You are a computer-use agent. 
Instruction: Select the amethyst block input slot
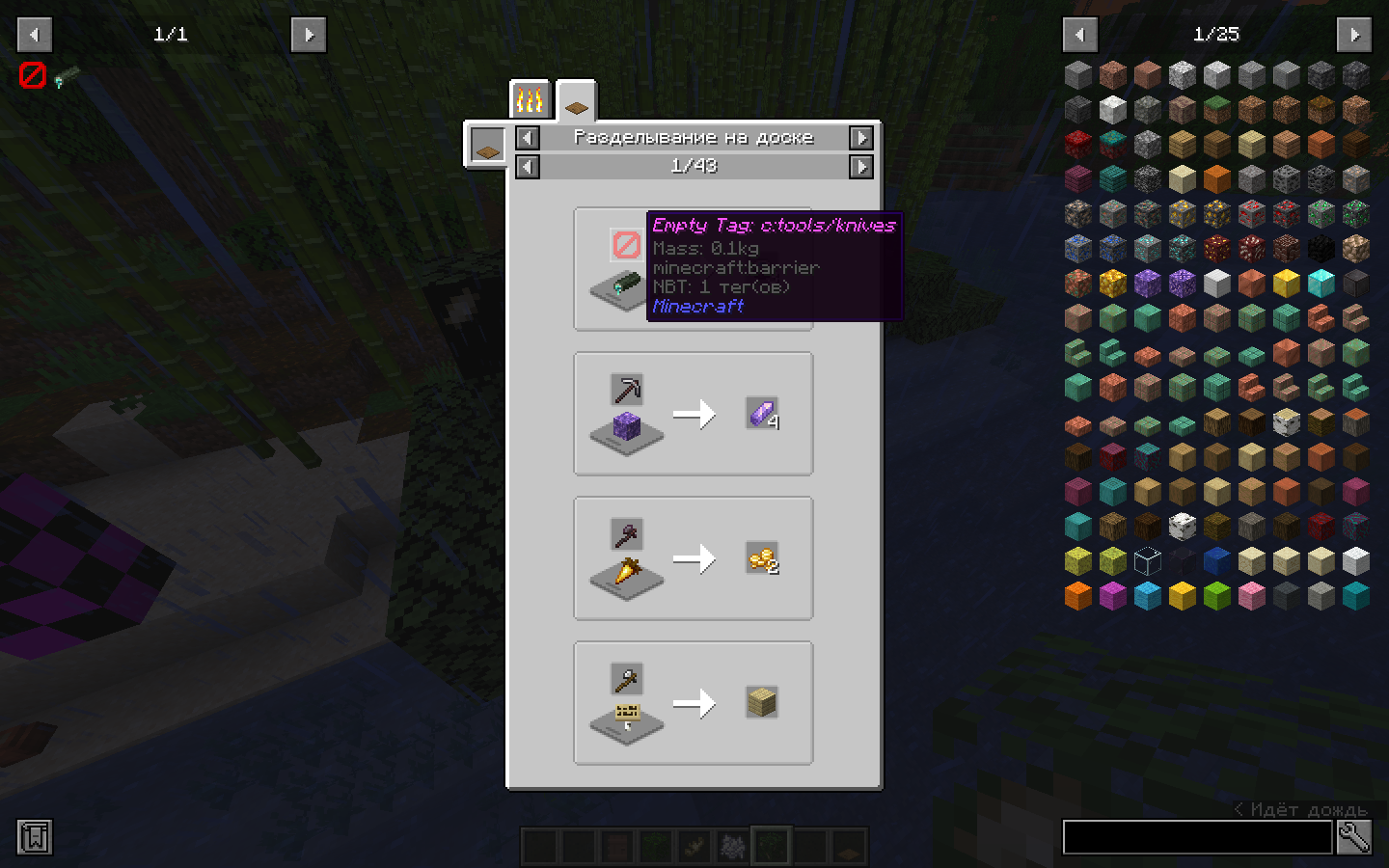[x=626, y=428]
